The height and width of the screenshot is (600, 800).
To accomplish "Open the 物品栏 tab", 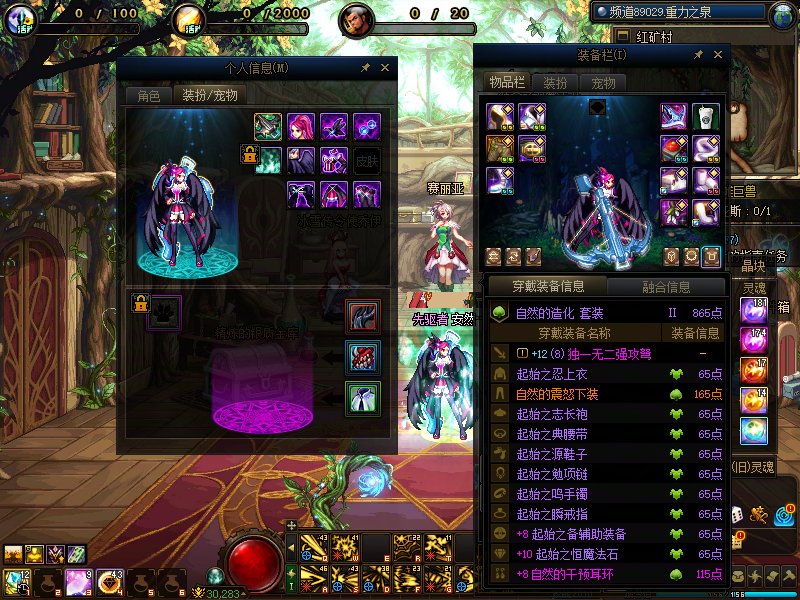I will pyautogui.click(x=507, y=82).
